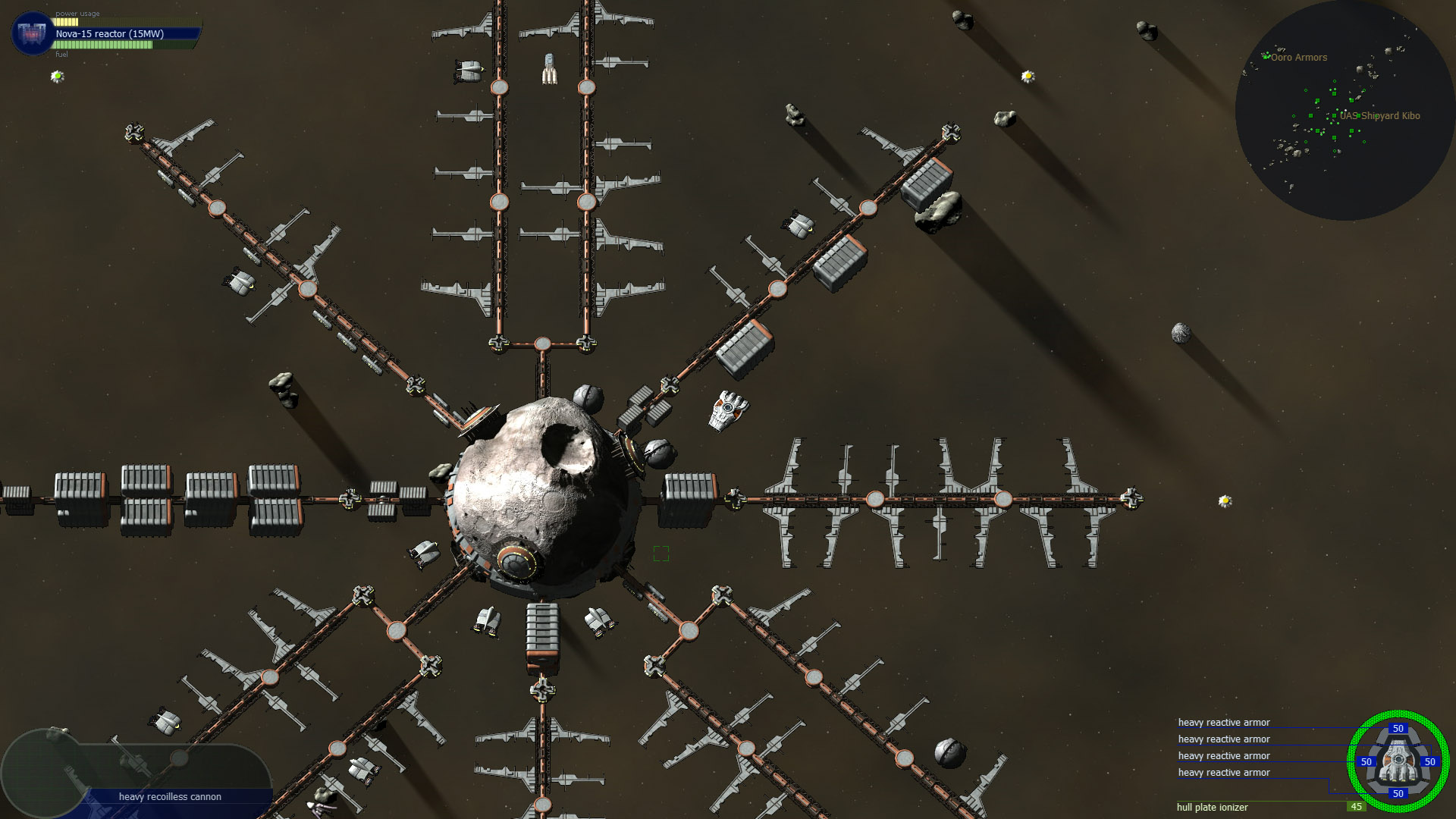Select the Nova-15 reactor icon
Image resolution: width=1456 pixels, height=819 pixels.
click(x=30, y=34)
